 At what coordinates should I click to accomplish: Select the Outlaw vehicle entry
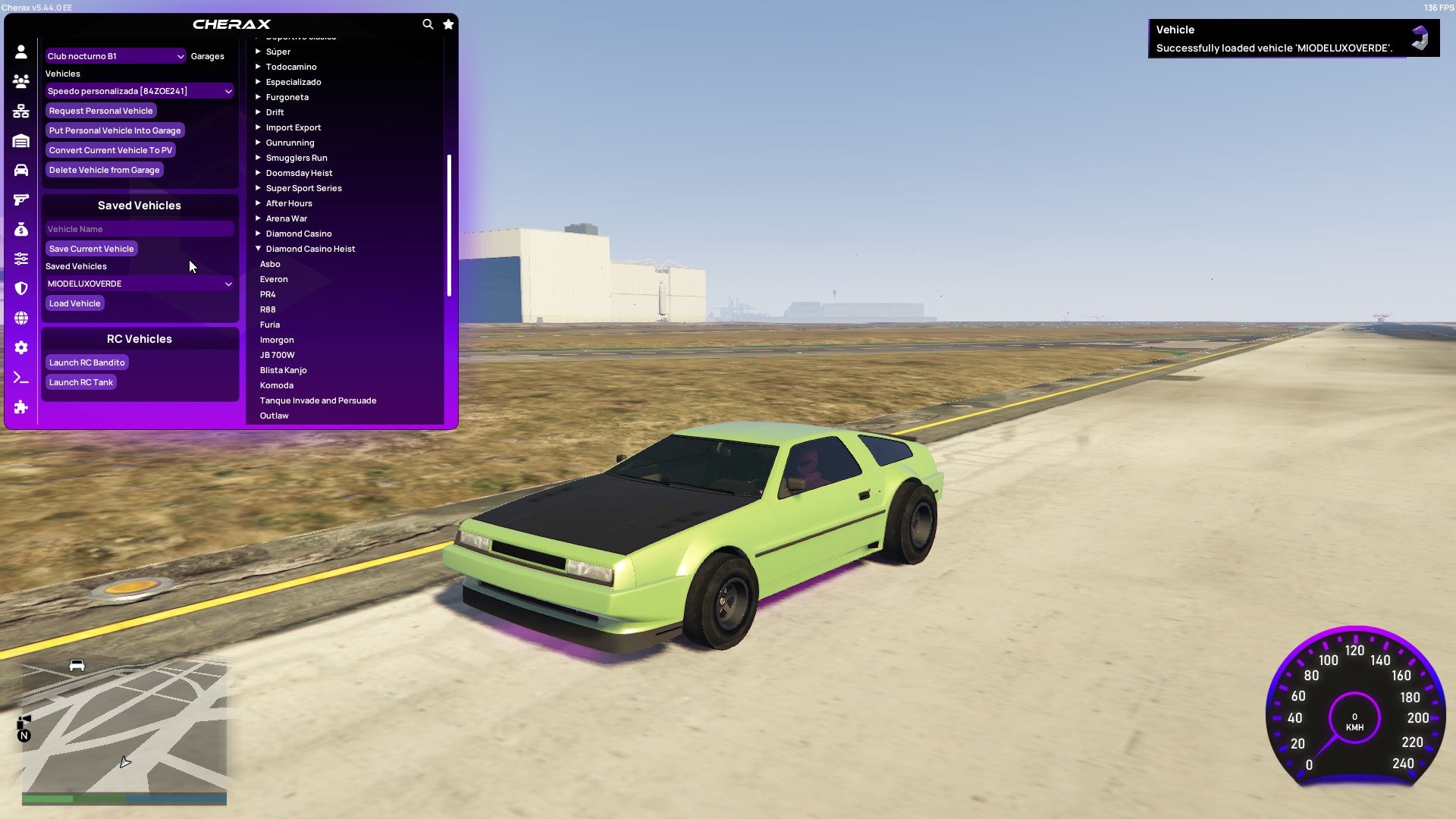coord(274,415)
